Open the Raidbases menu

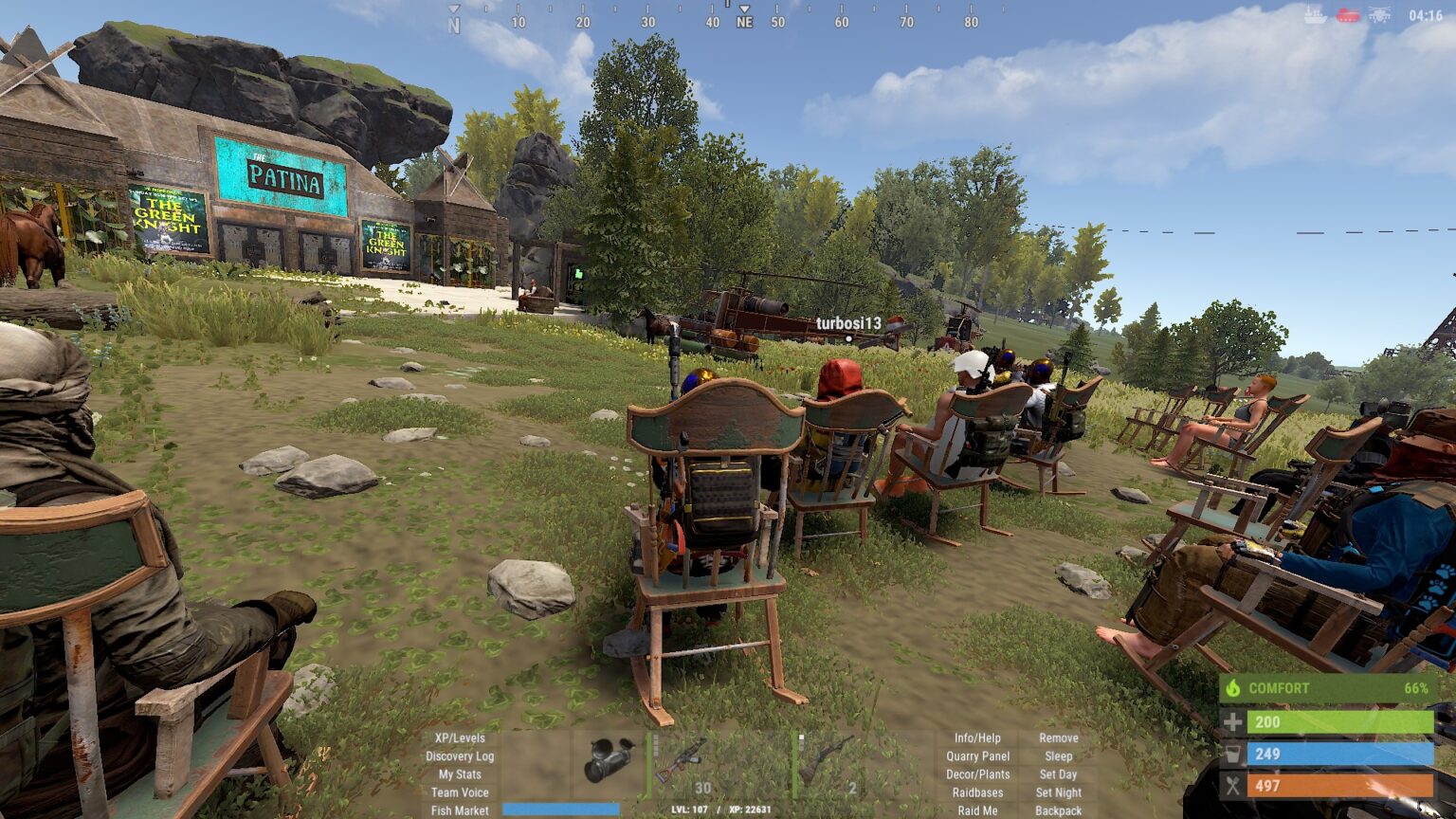pyautogui.click(x=977, y=792)
